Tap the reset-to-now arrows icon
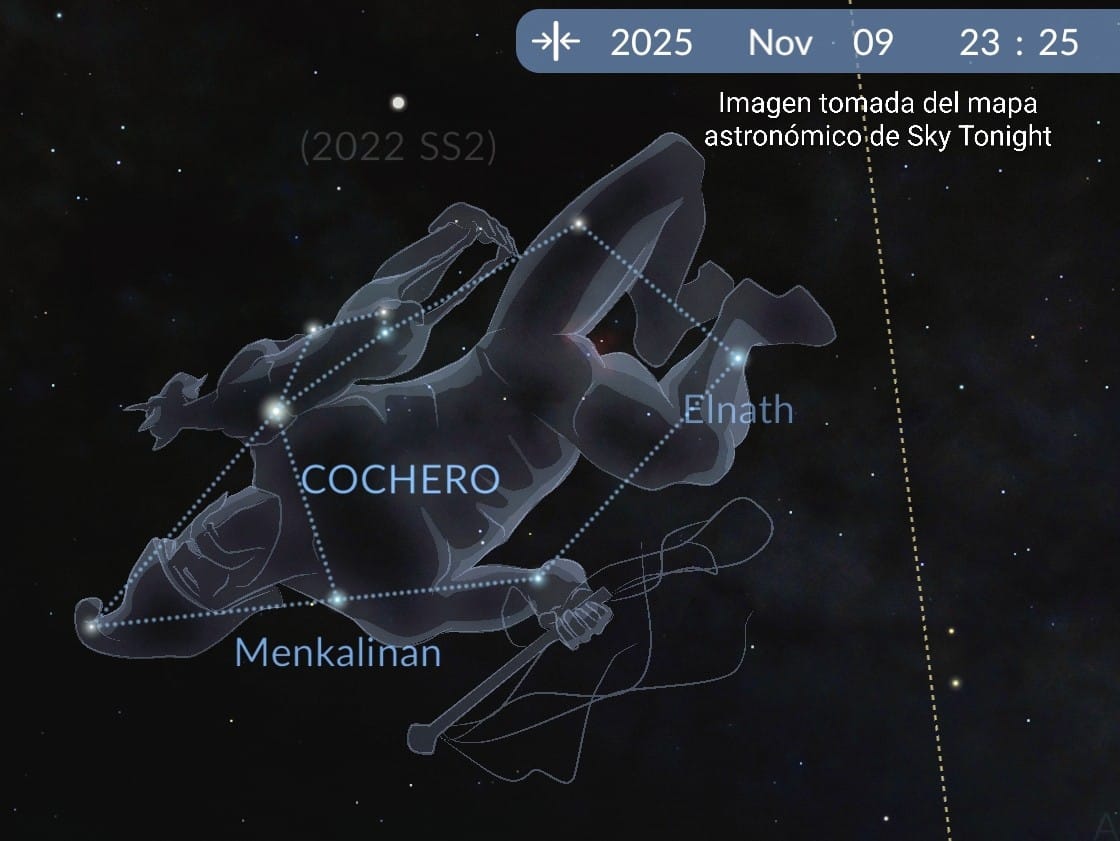This screenshot has height=841, width=1120. (555, 42)
